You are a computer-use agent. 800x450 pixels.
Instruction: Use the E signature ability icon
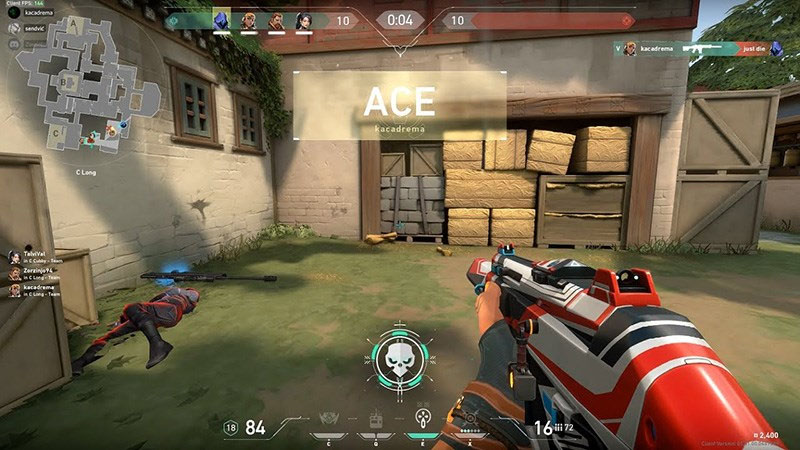pos(423,419)
